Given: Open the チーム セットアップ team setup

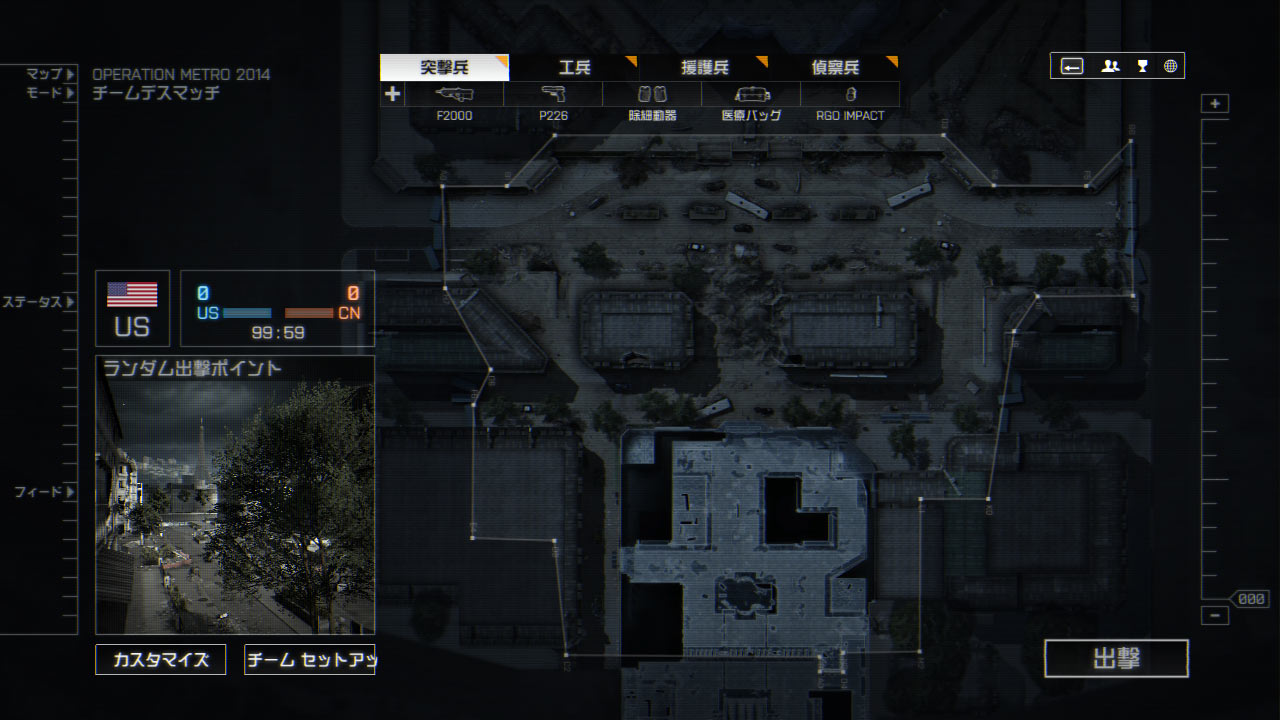Looking at the screenshot, I should pyautogui.click(x=309, y=660).
